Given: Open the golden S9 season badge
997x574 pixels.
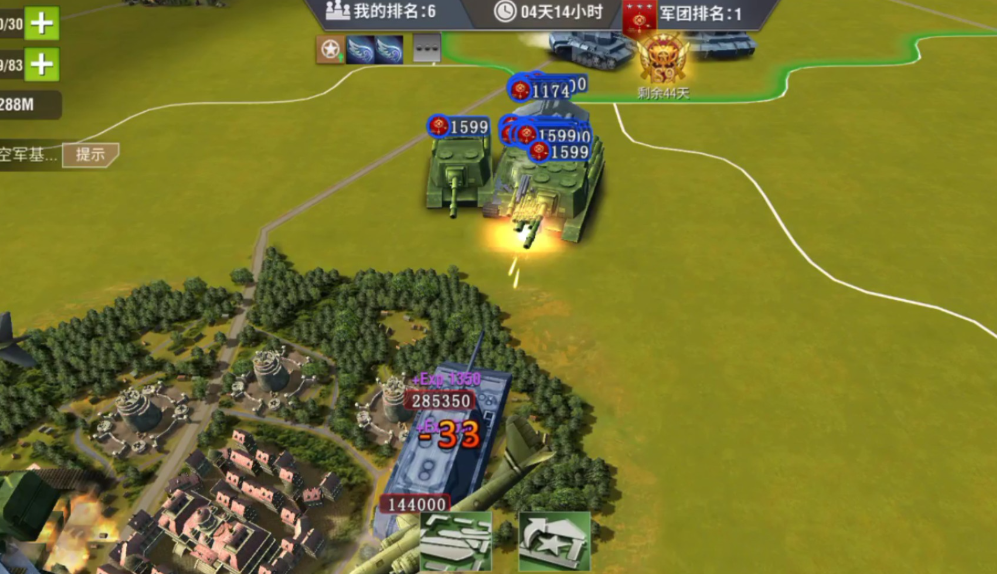Looking at the screenshot, I should click(662, 58).
